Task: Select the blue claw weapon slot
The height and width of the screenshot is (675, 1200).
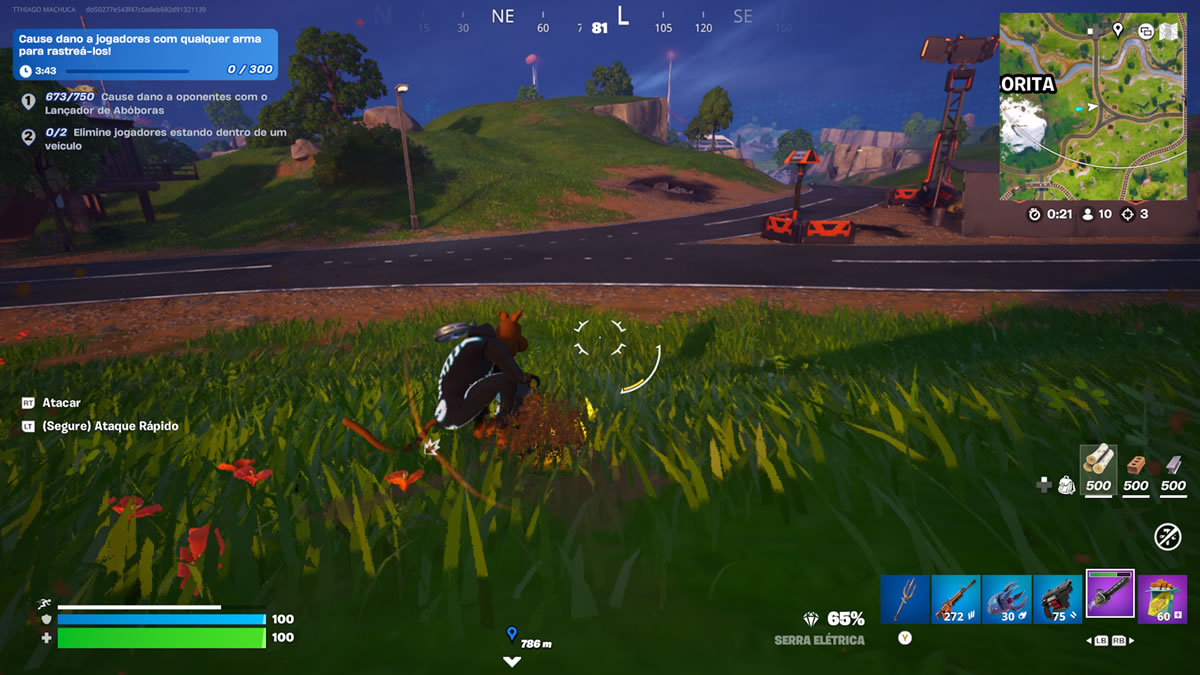Action: coord(1007,599)
